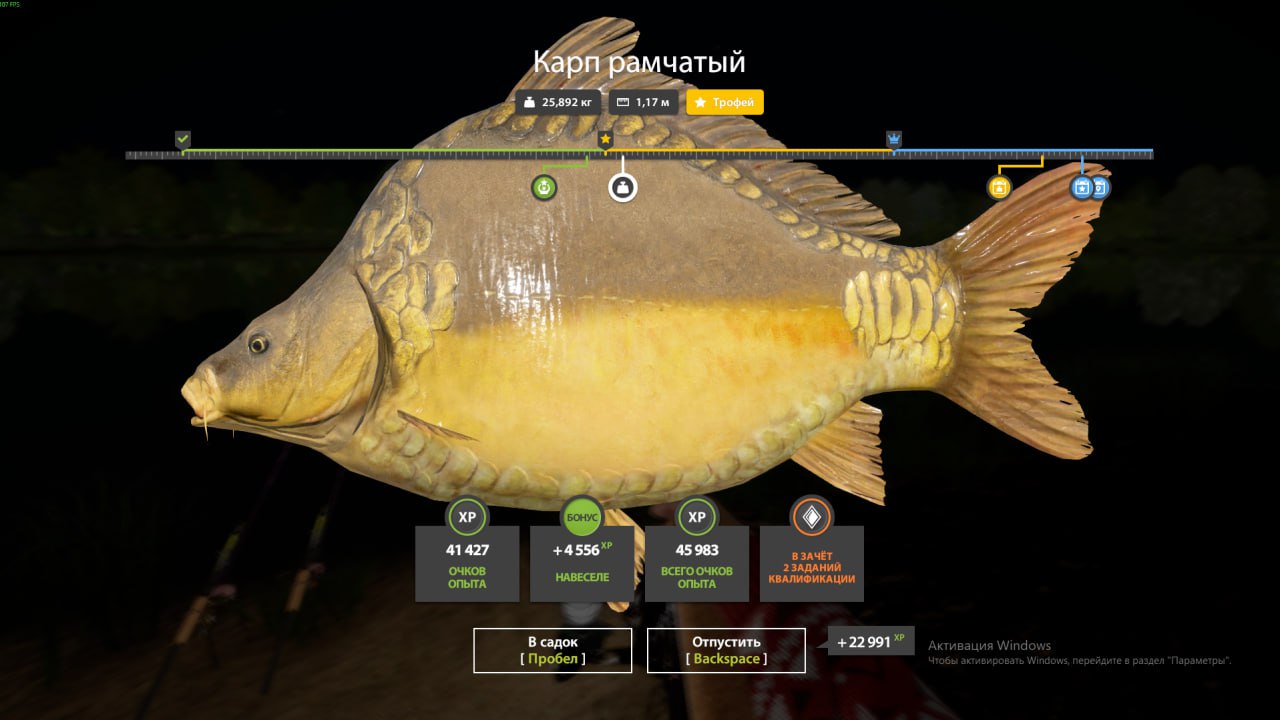1280x720 pixels.
Task: Select the yellow Трофей trophy badge
Action: coord(725,102)
